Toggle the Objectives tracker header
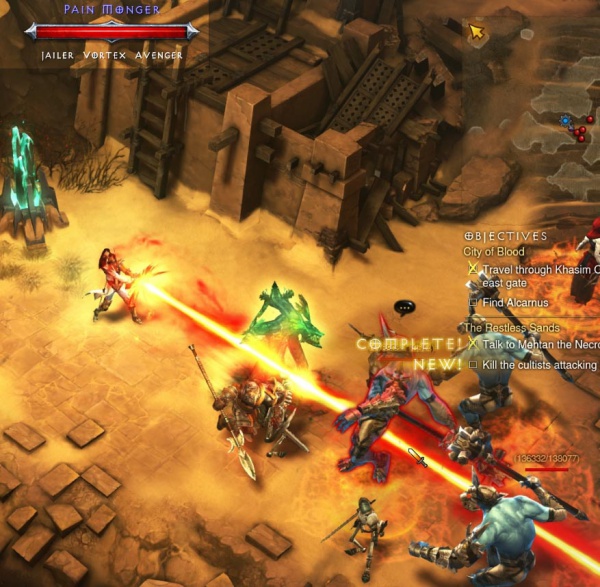Image resolution: width=600 pixels, height=587 pixels. point(506,236)
